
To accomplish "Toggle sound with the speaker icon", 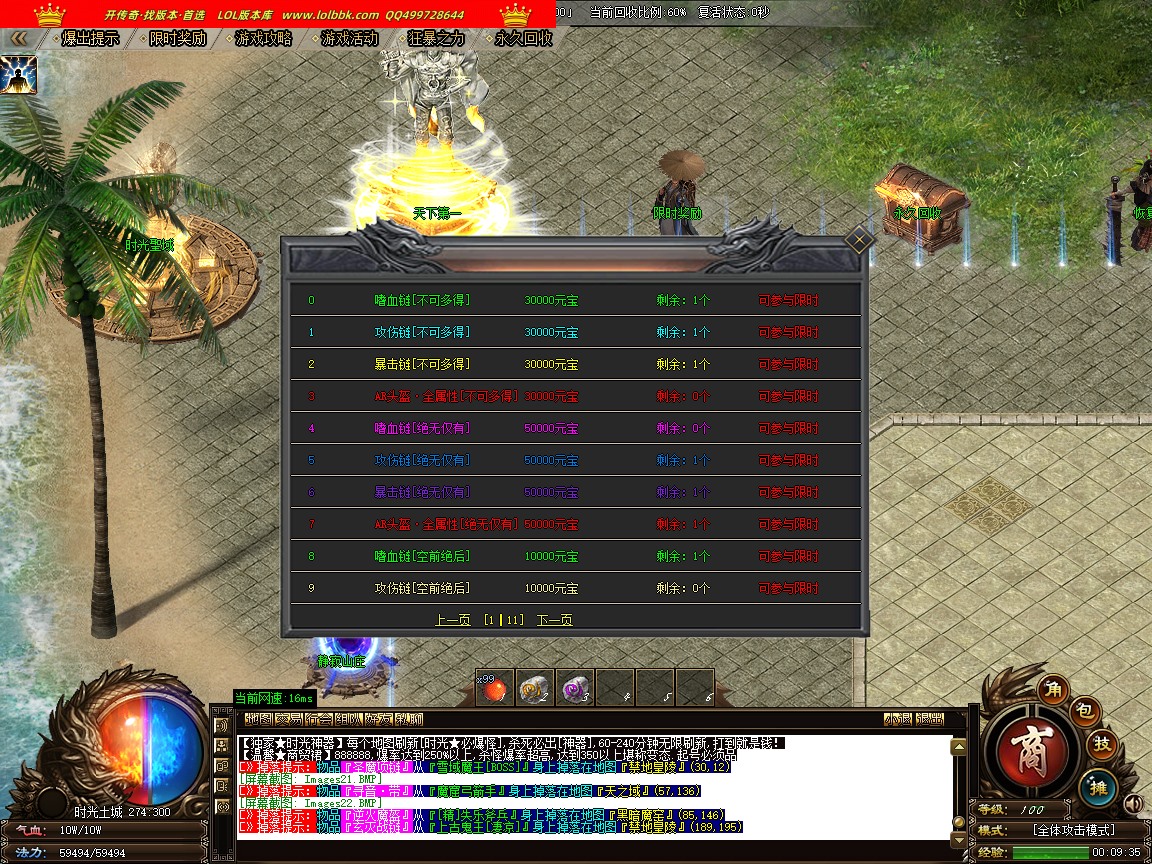I will click(1133, 803).
